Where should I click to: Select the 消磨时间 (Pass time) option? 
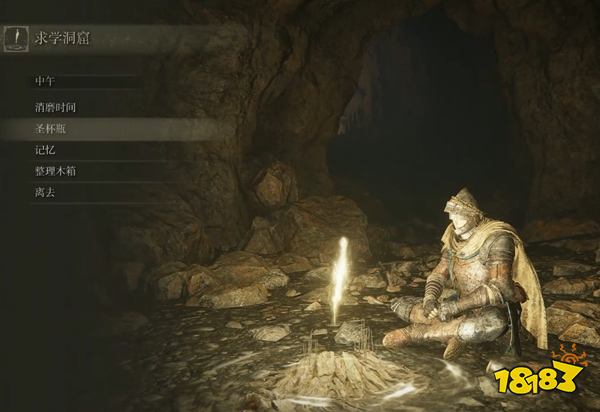tap(55, 106)
